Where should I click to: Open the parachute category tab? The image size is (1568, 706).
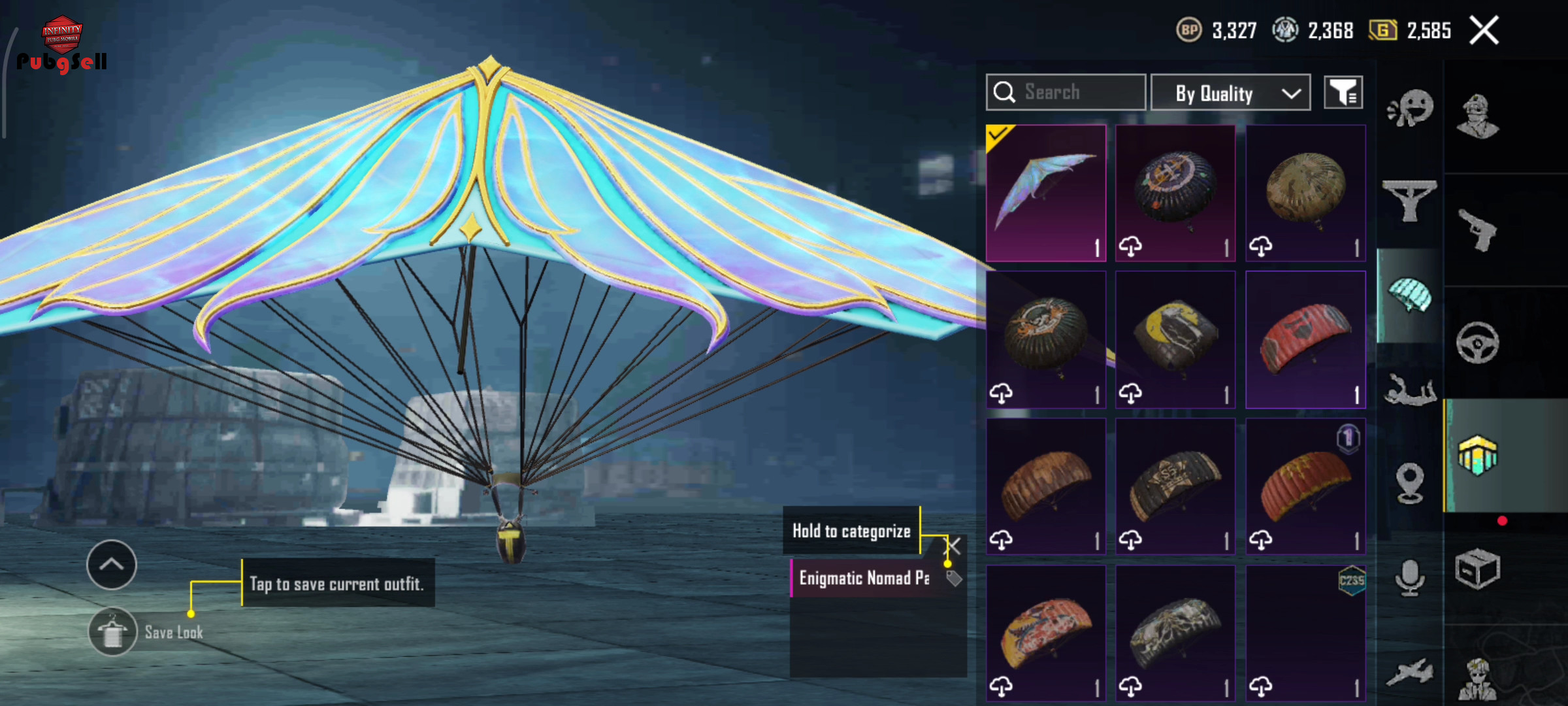coord(1410,295)
